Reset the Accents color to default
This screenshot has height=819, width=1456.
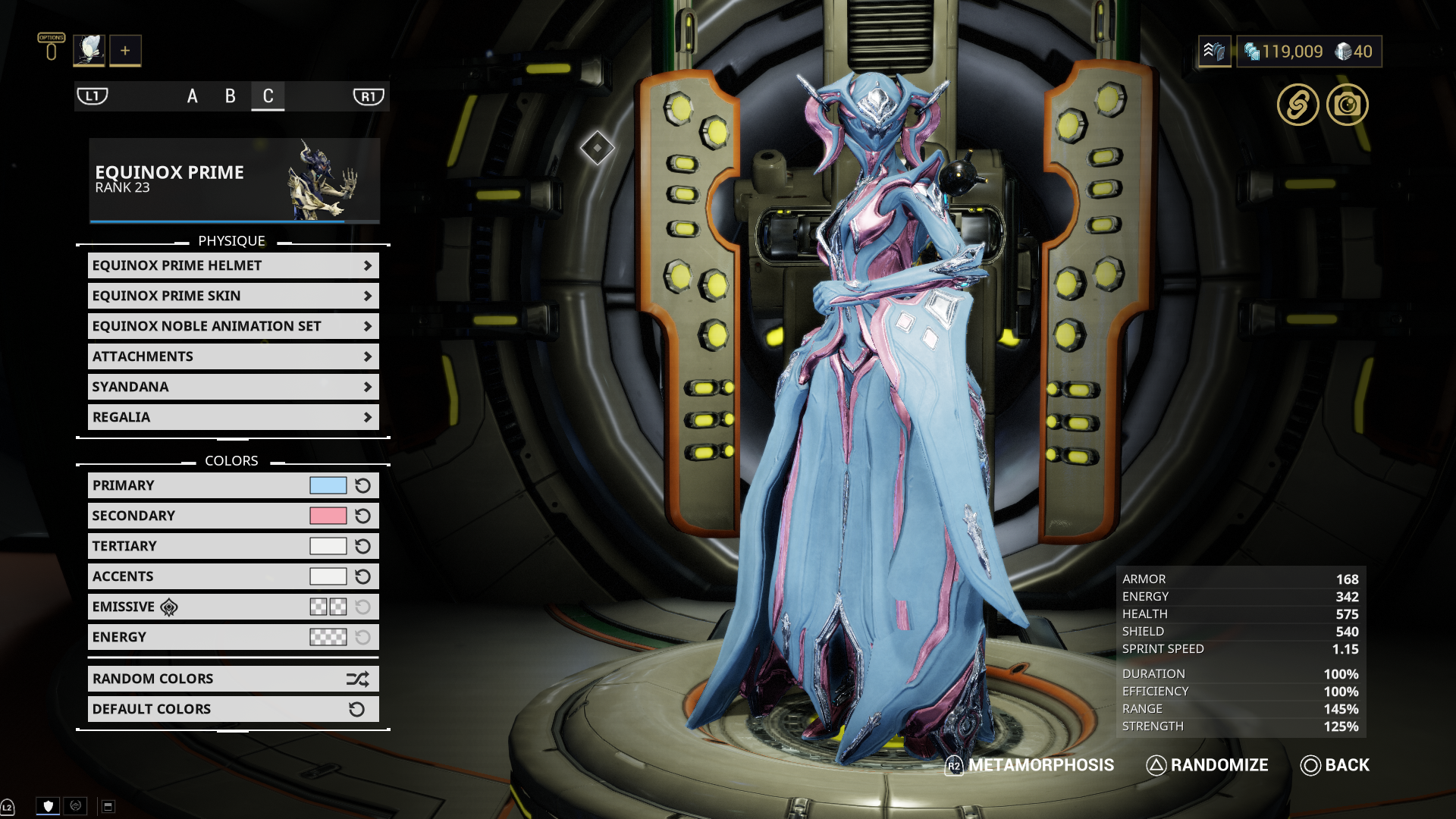[363, 576]
